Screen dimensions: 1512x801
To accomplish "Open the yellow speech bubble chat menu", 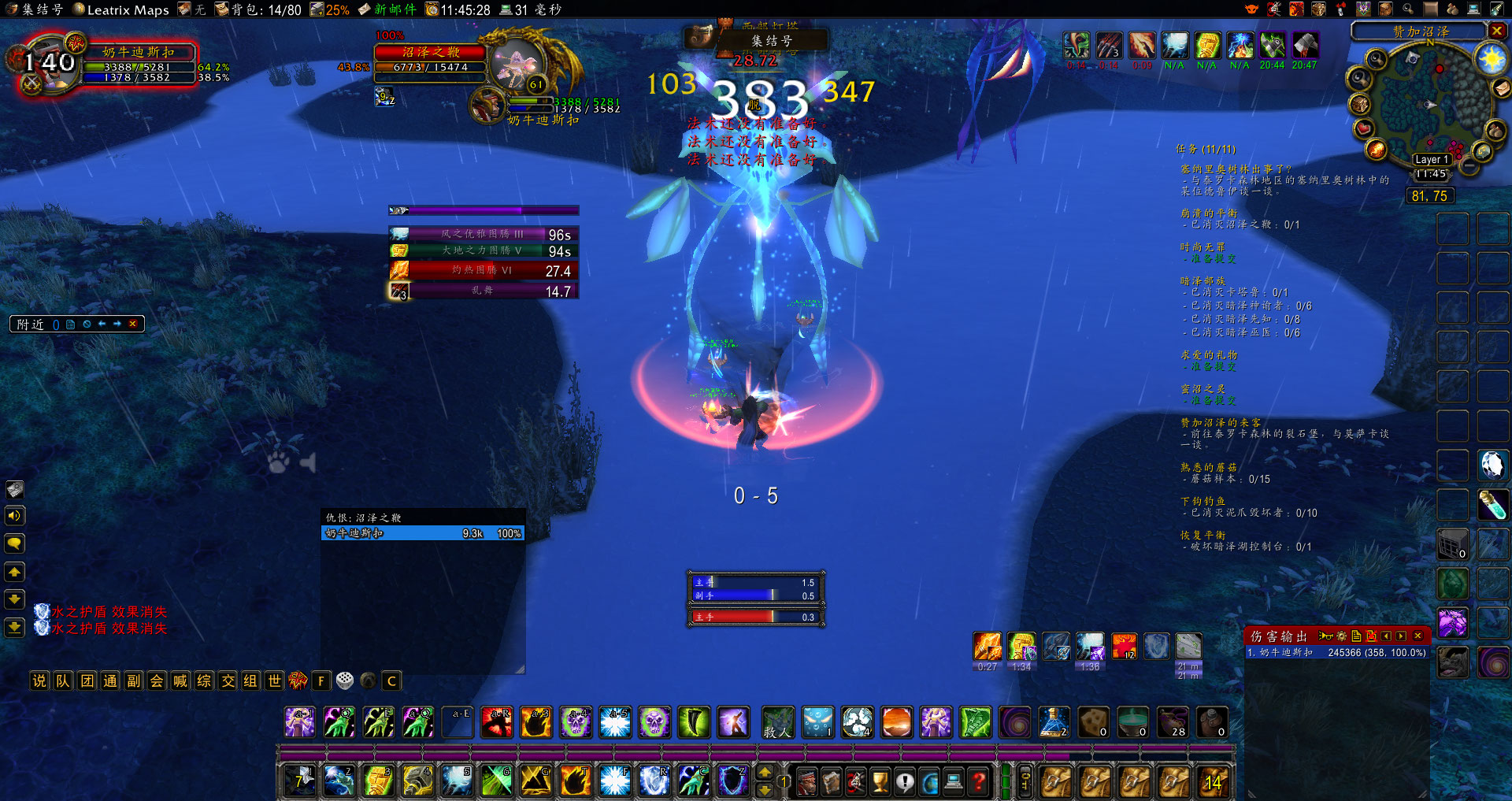I will click(15, 543).
